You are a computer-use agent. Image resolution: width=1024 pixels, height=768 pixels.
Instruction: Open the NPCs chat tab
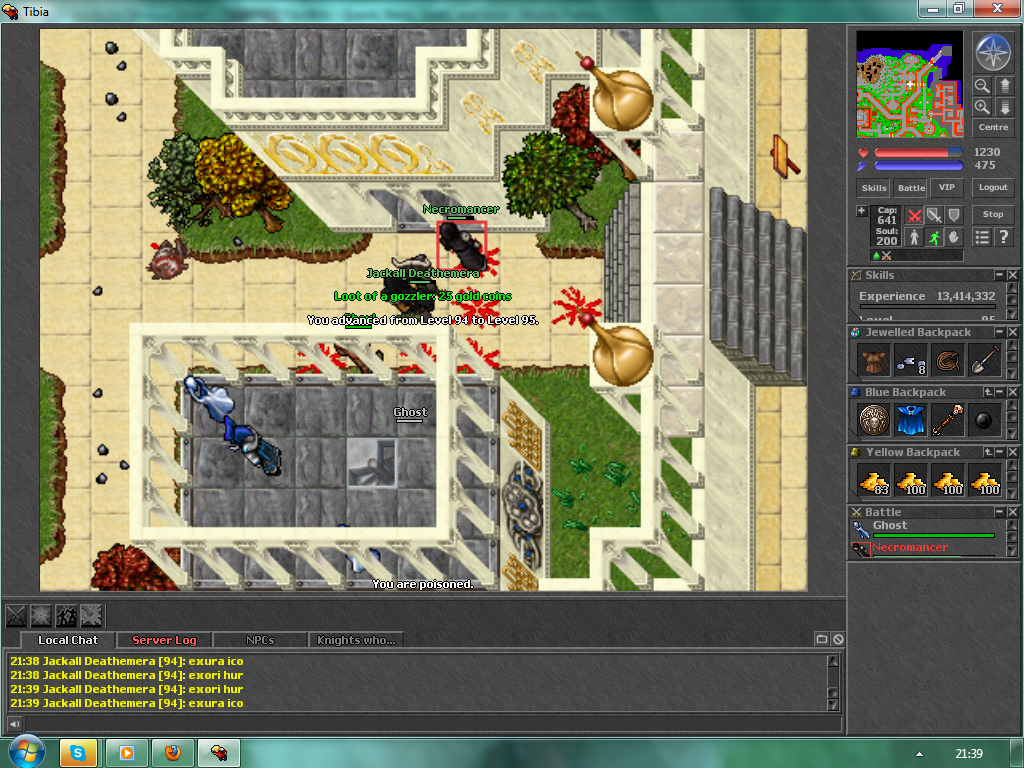click(x=260, y=640)
